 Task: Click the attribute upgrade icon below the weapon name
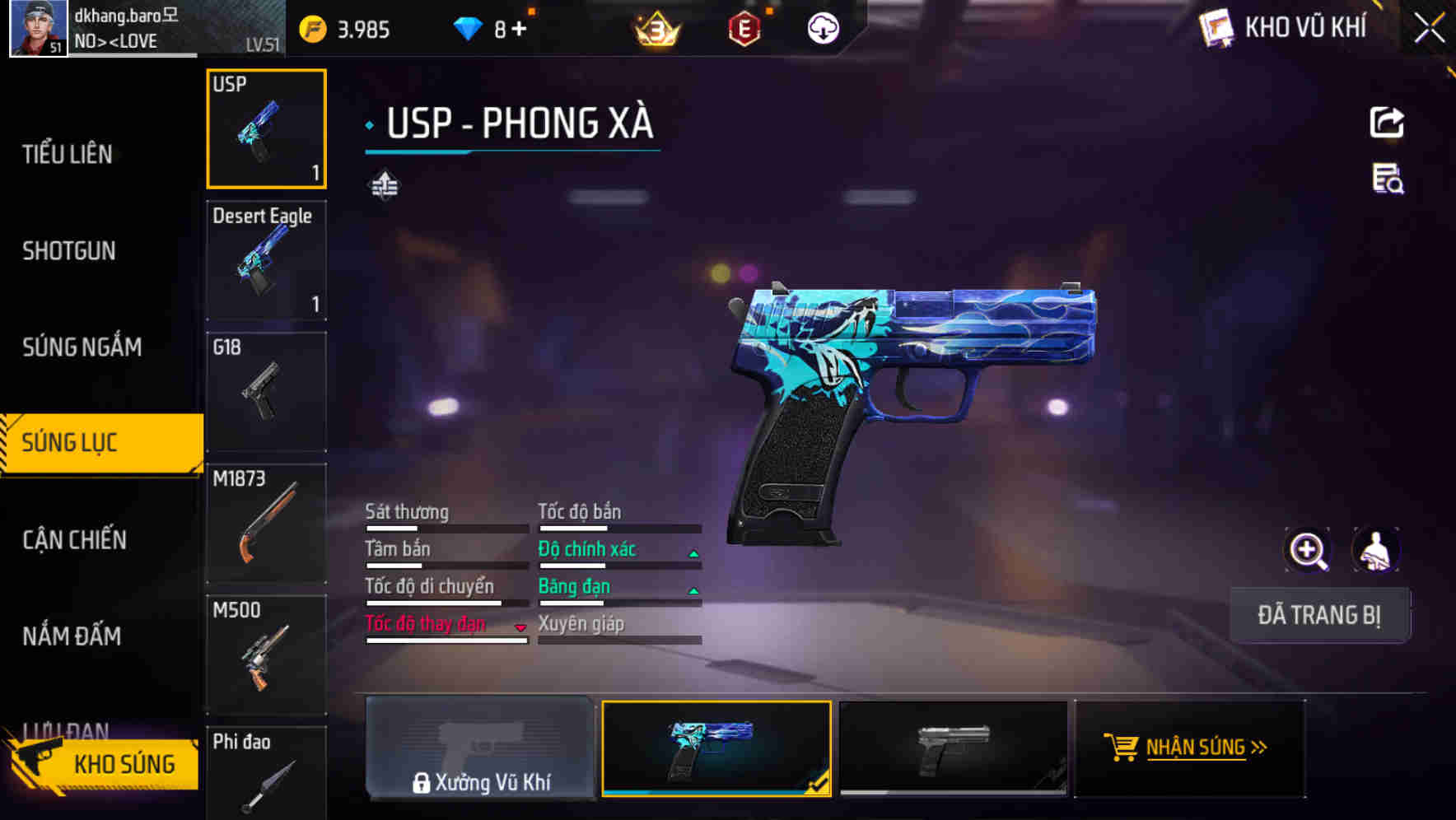[x=384, y=185]
